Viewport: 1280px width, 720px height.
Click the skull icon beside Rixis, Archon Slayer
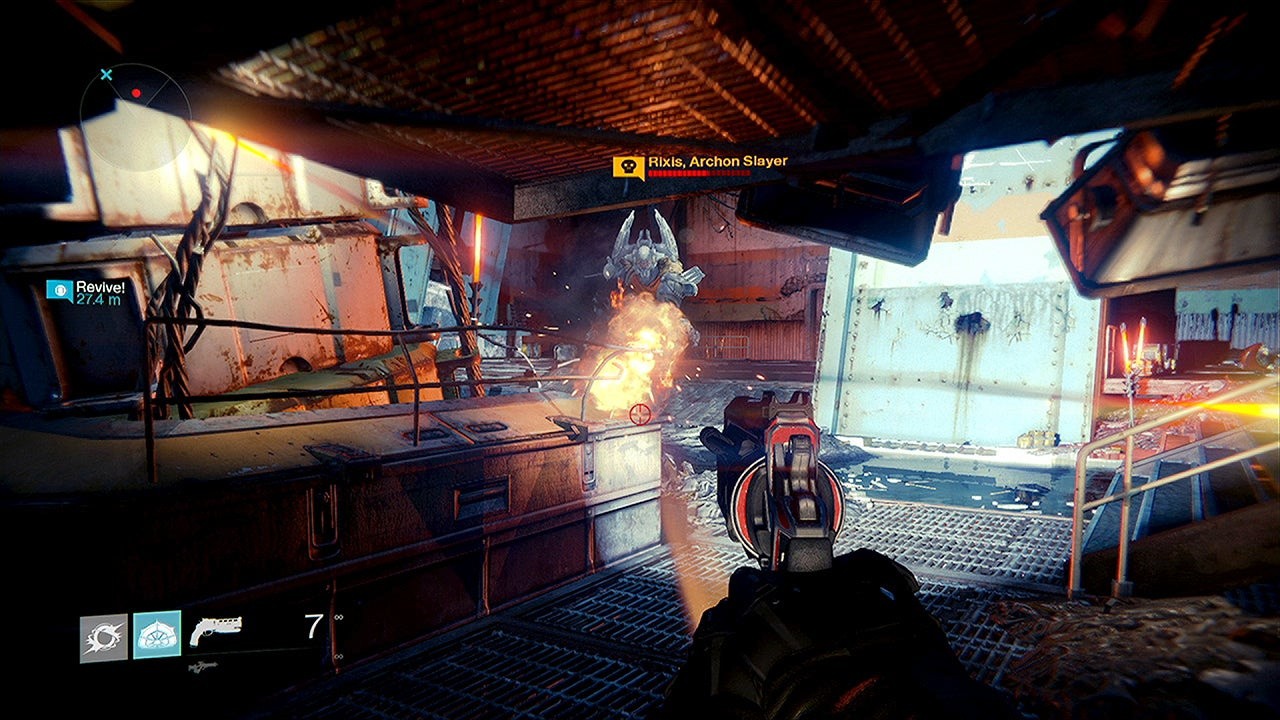pyautogui.click(x=628, y=167)
